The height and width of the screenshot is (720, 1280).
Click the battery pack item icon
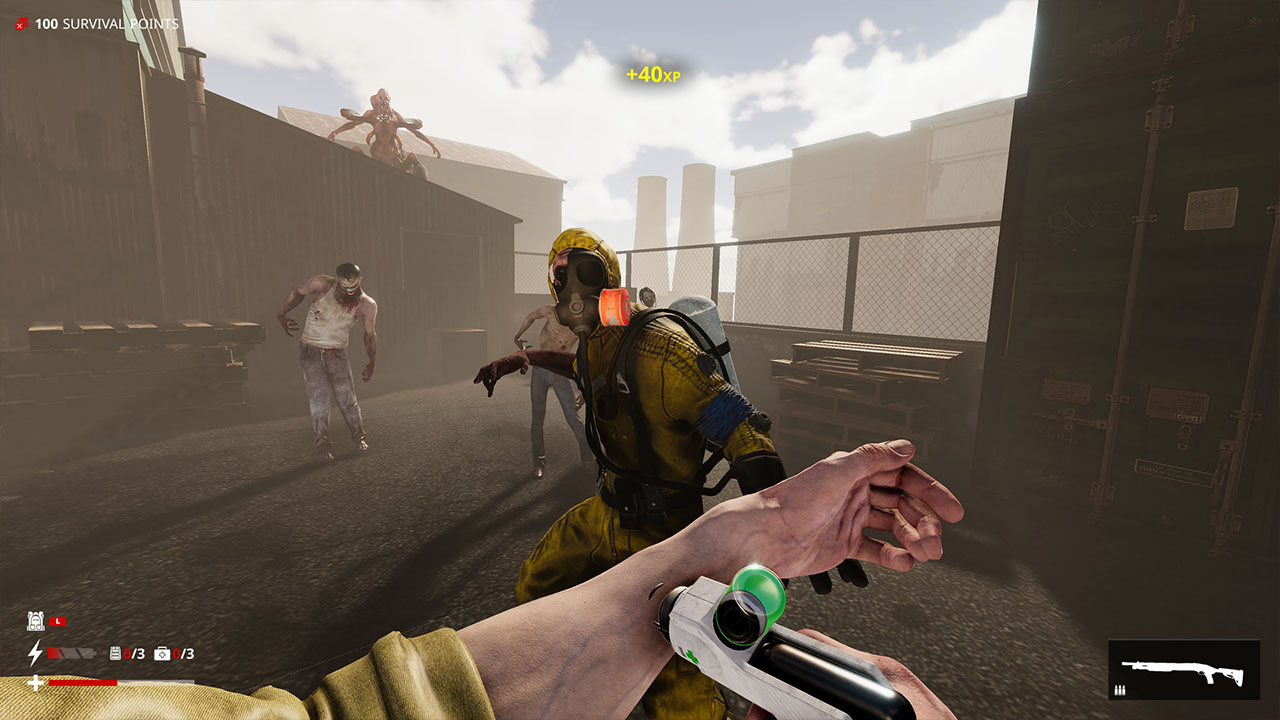(115, 653)
